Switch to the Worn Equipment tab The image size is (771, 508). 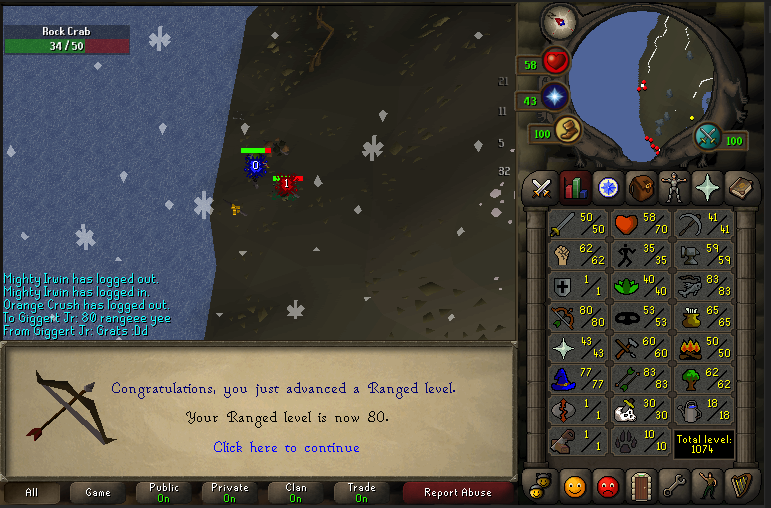pos(673,187)
